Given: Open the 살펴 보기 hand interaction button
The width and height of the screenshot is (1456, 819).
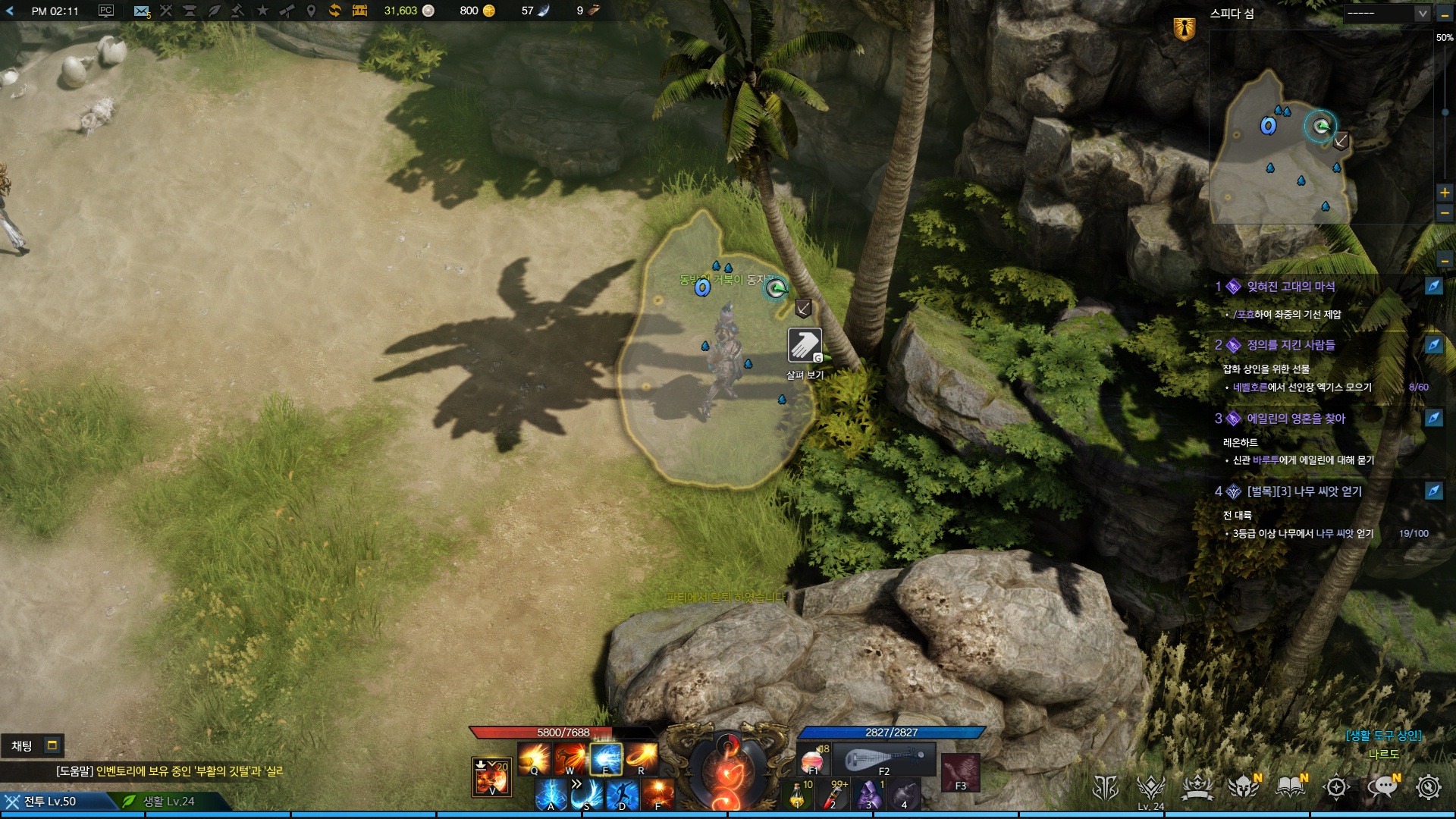Looking at the screenshot, I should point(804,346).
